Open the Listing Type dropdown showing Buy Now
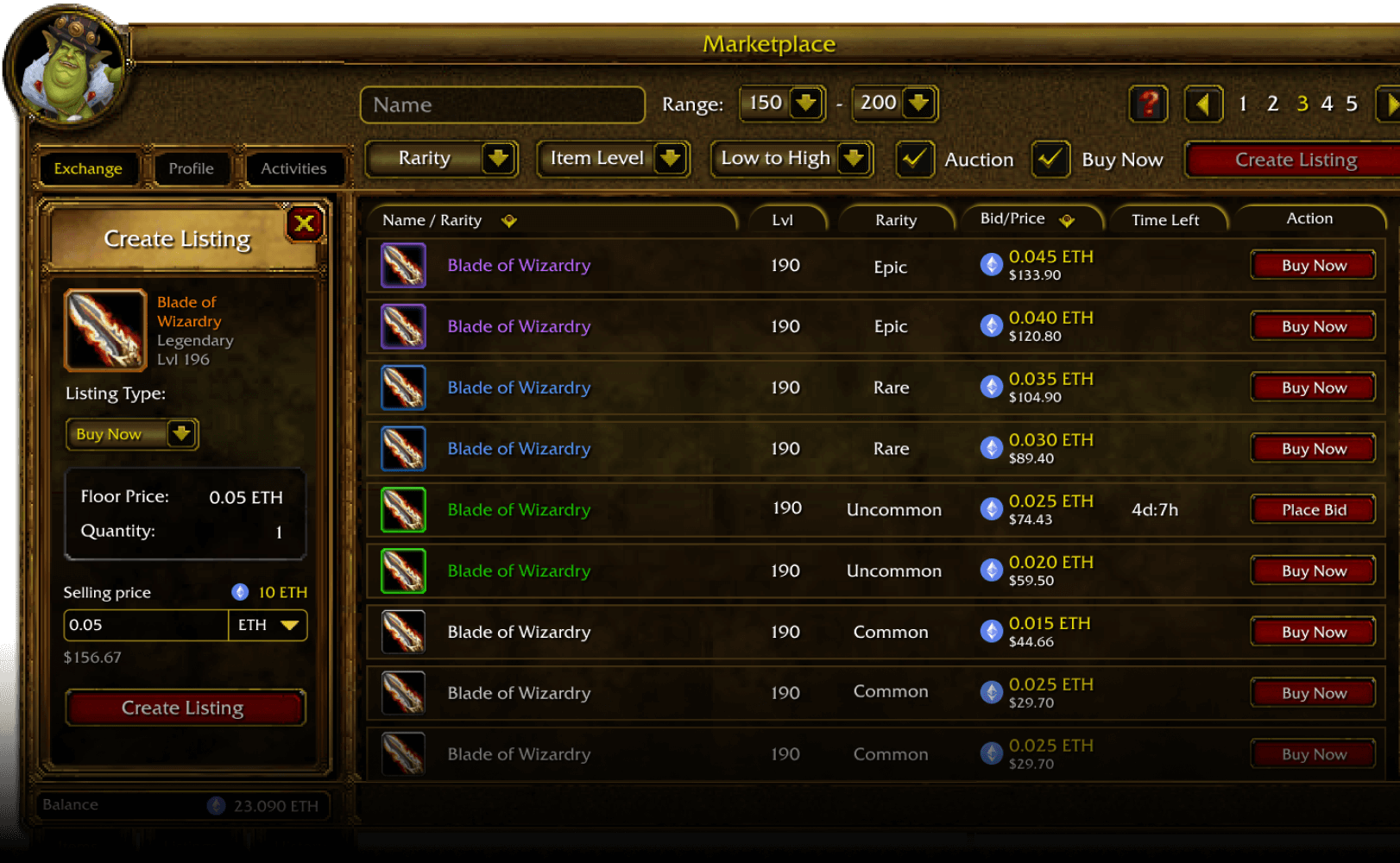Viewport: 1400px width, 863px height. coord(131,434)
